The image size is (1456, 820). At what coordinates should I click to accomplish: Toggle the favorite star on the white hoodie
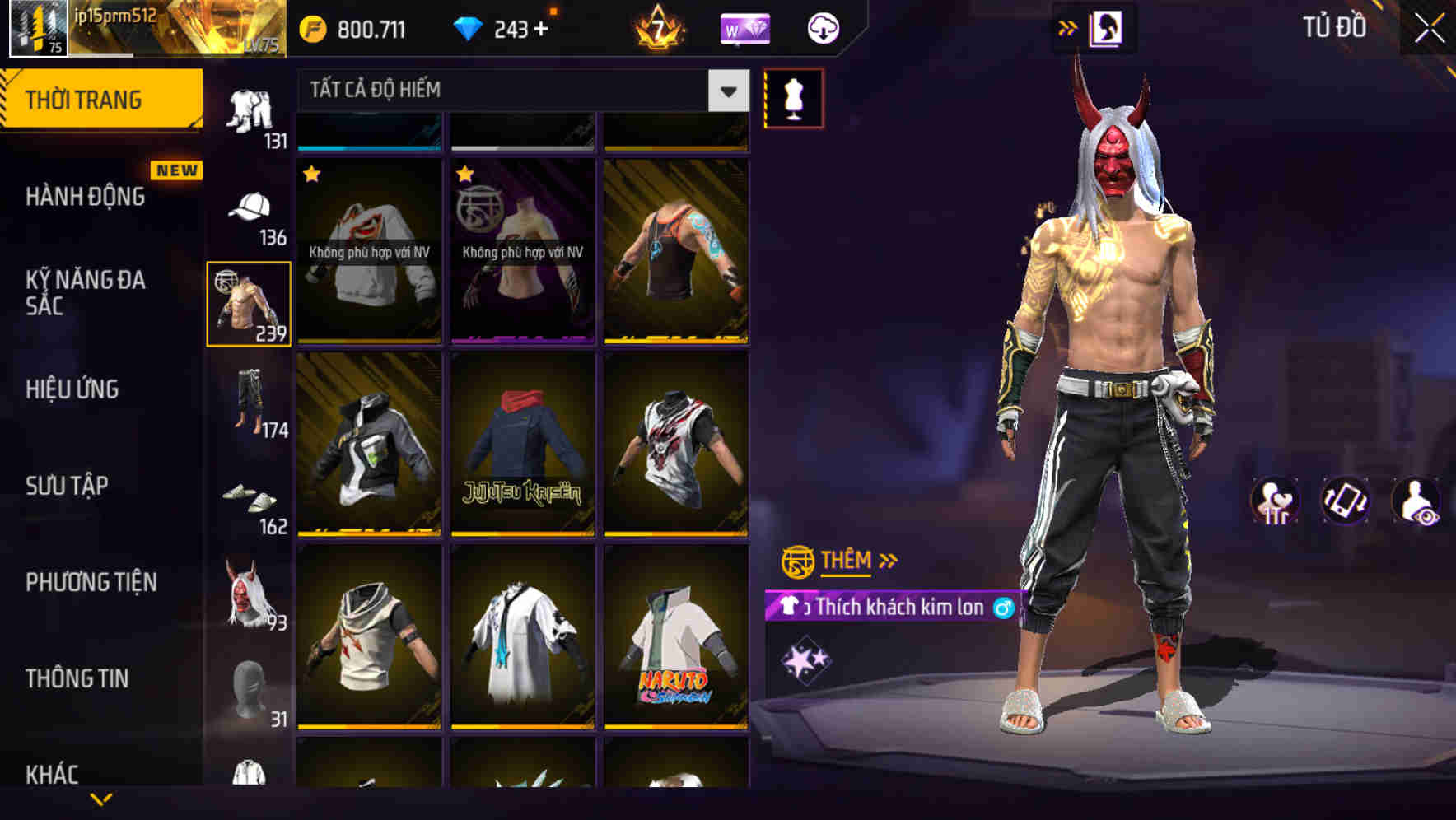[x=313, y=174]
